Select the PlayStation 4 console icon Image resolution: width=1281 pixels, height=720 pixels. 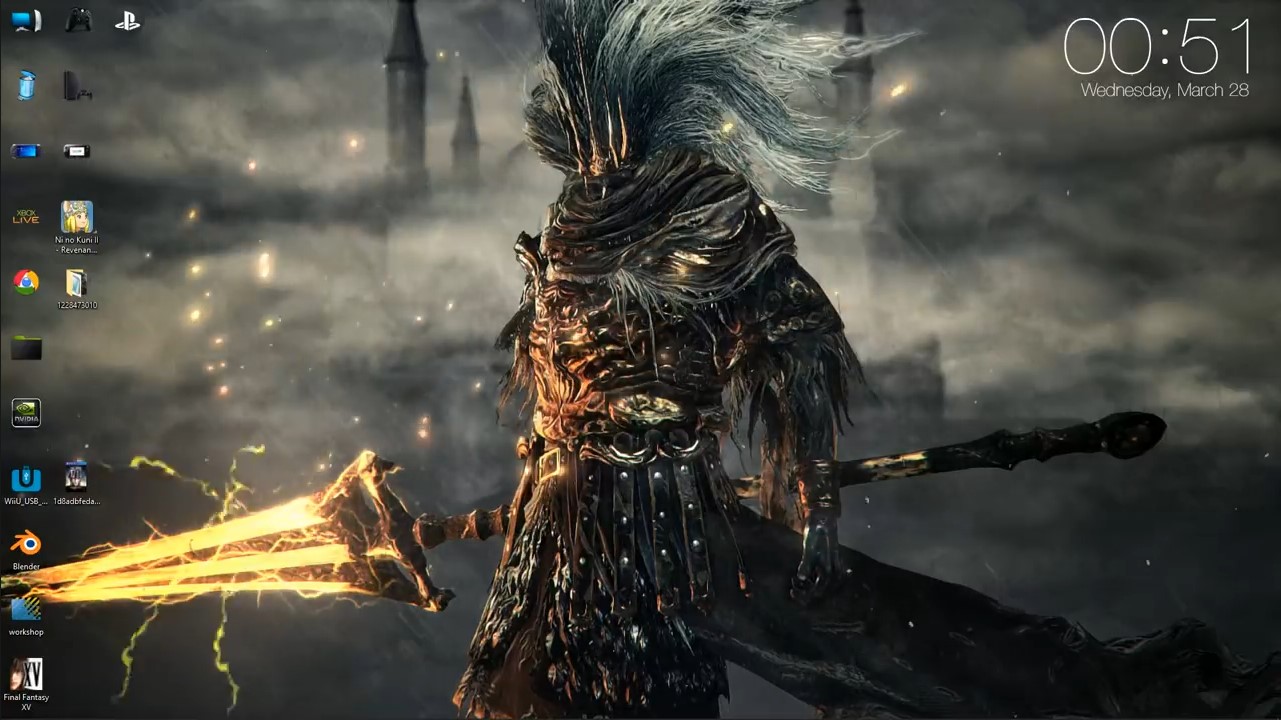(x=77, y=85)
